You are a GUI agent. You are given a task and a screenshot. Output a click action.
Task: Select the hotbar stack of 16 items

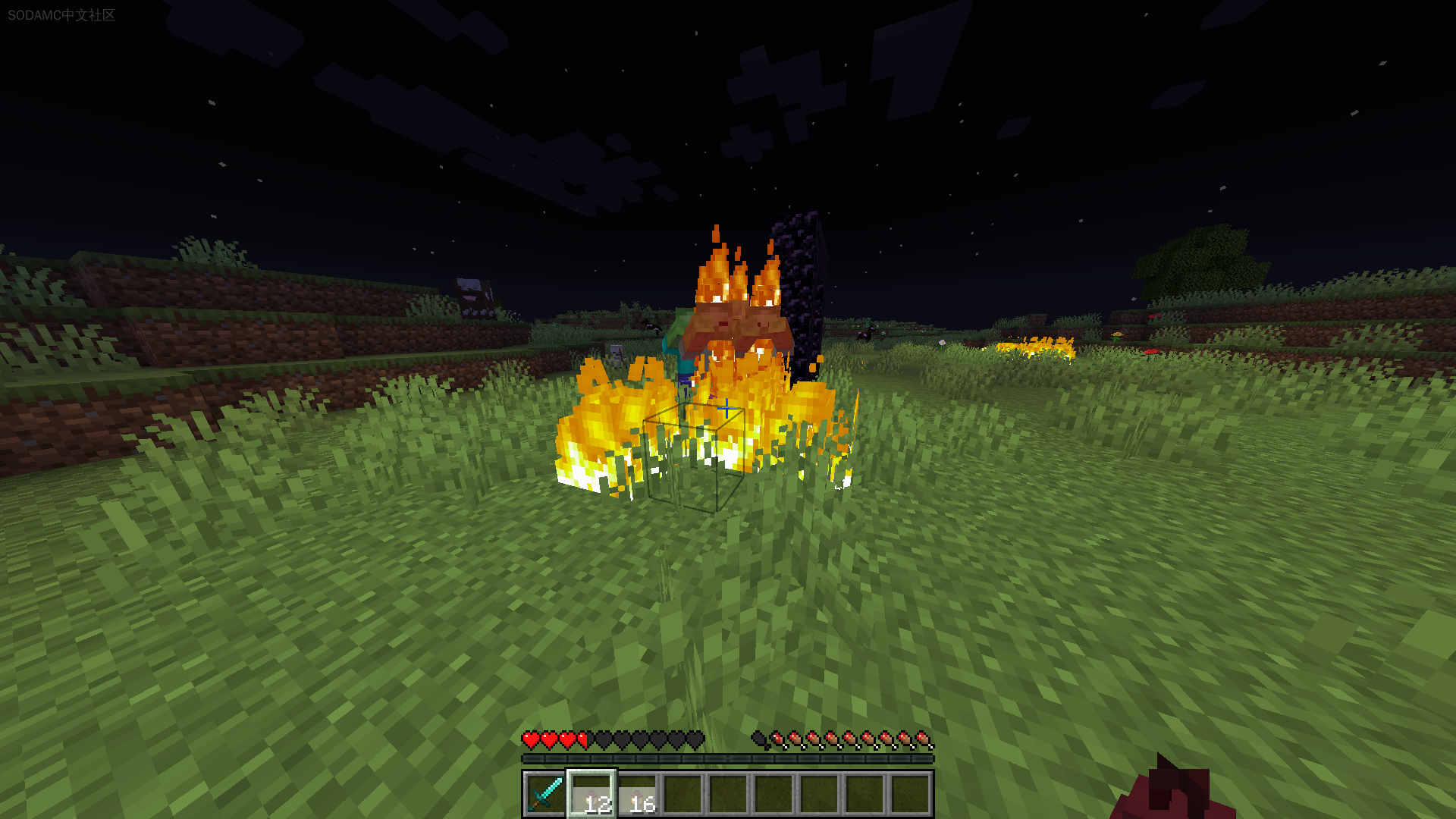(x=637, y=794)
